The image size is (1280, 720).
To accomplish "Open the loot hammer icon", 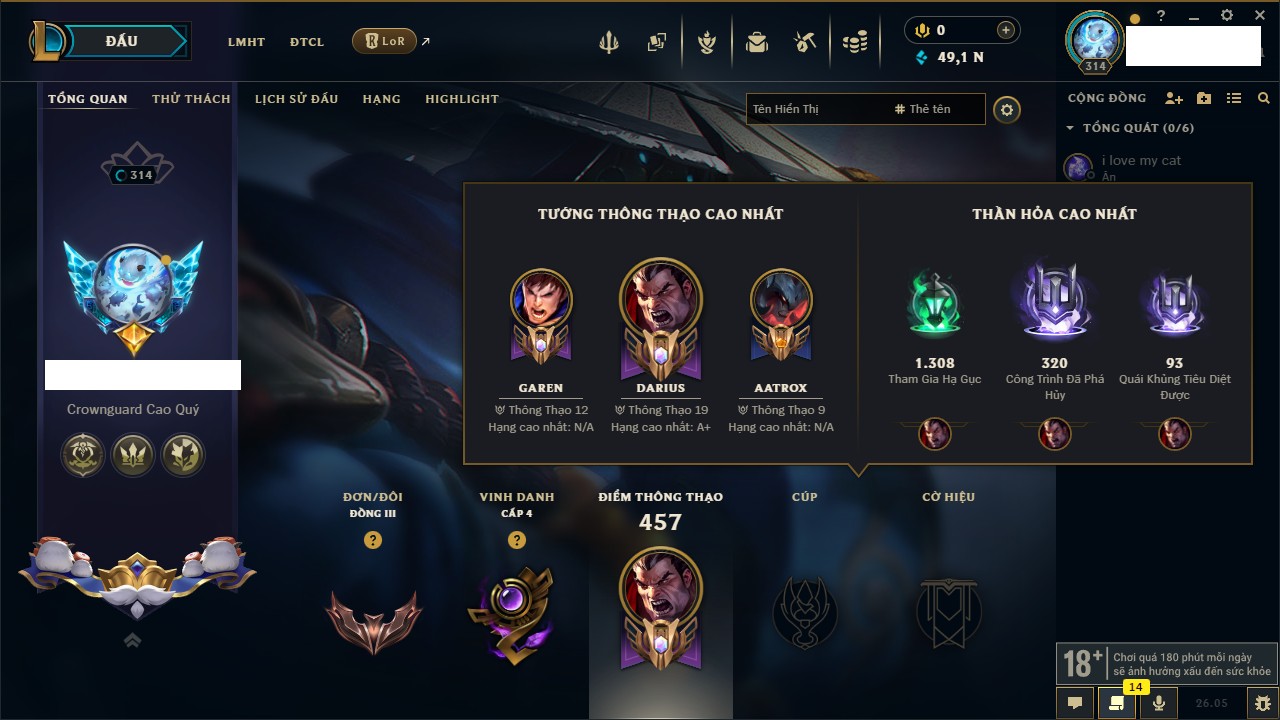I will tap(805, 42).
